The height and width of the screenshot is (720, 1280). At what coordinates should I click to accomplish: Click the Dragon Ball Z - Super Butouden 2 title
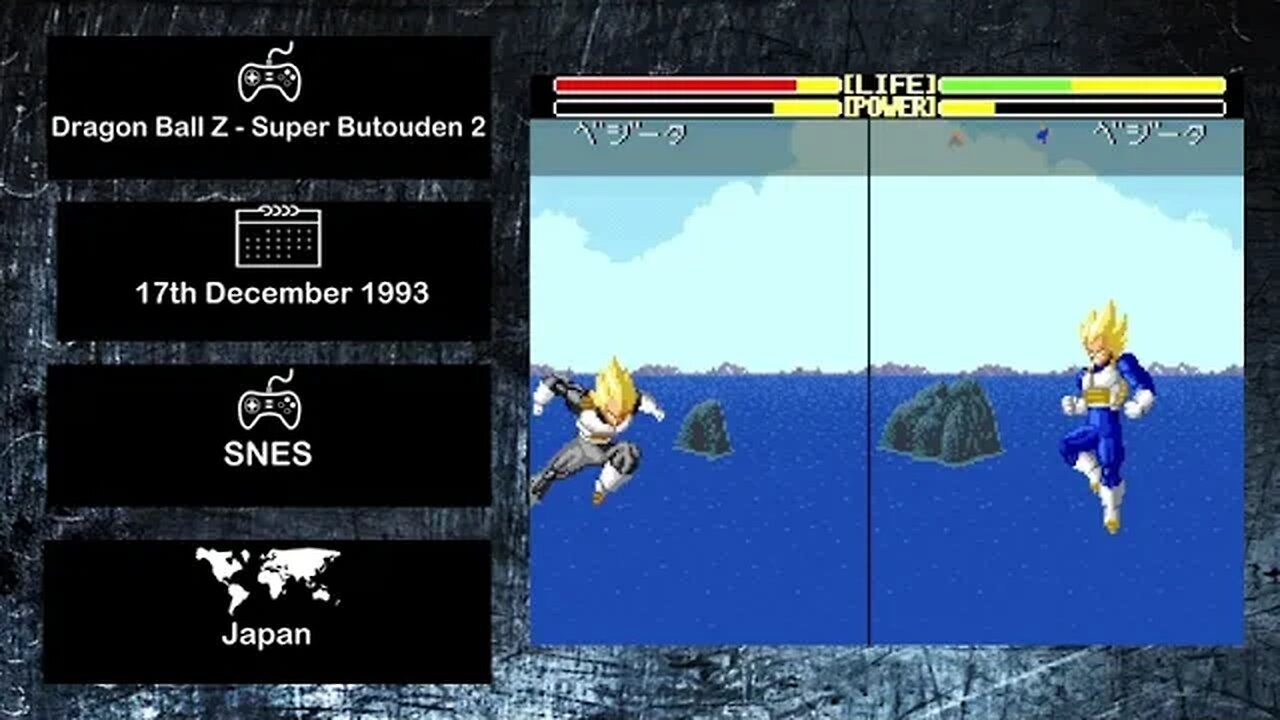tap(270, 127)
